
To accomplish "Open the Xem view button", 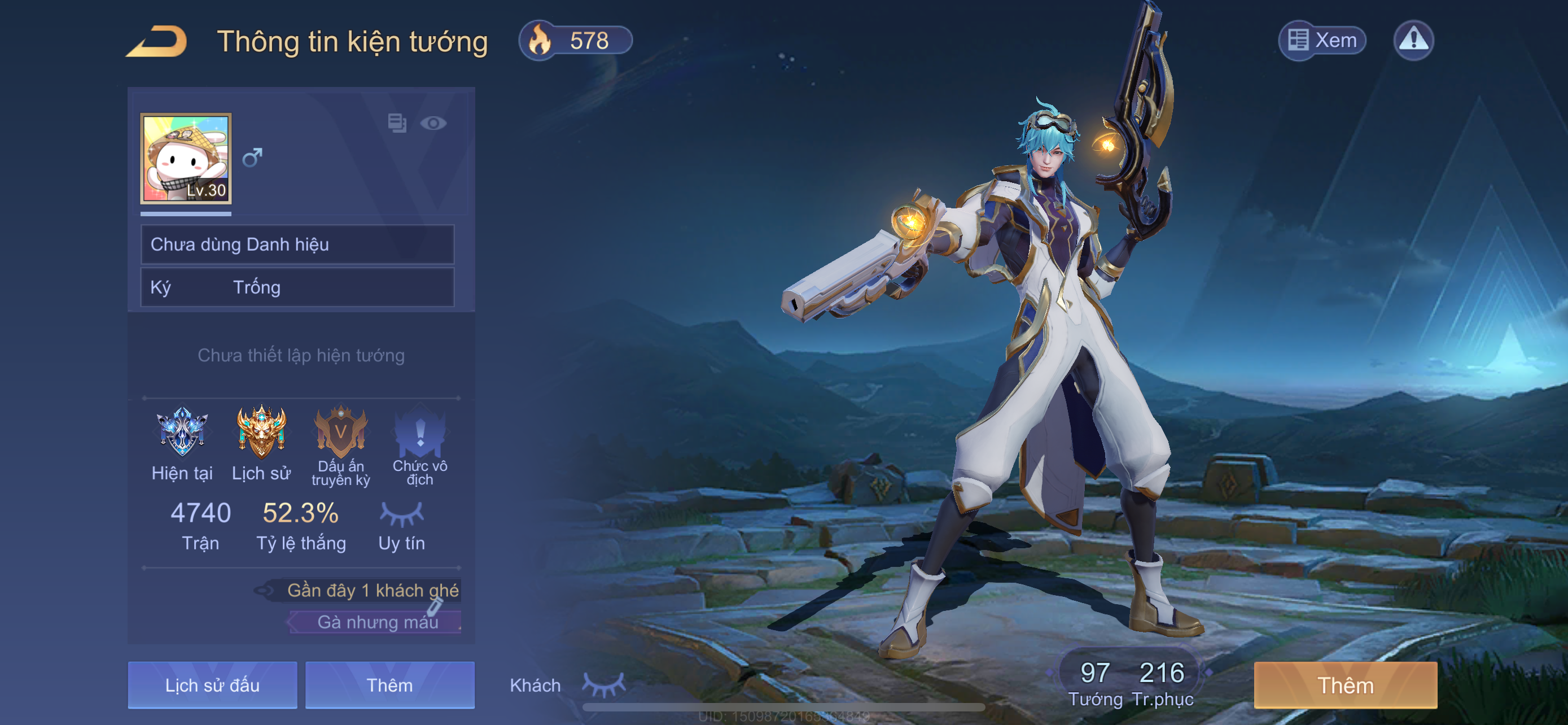I will (x=1322, y=41).
